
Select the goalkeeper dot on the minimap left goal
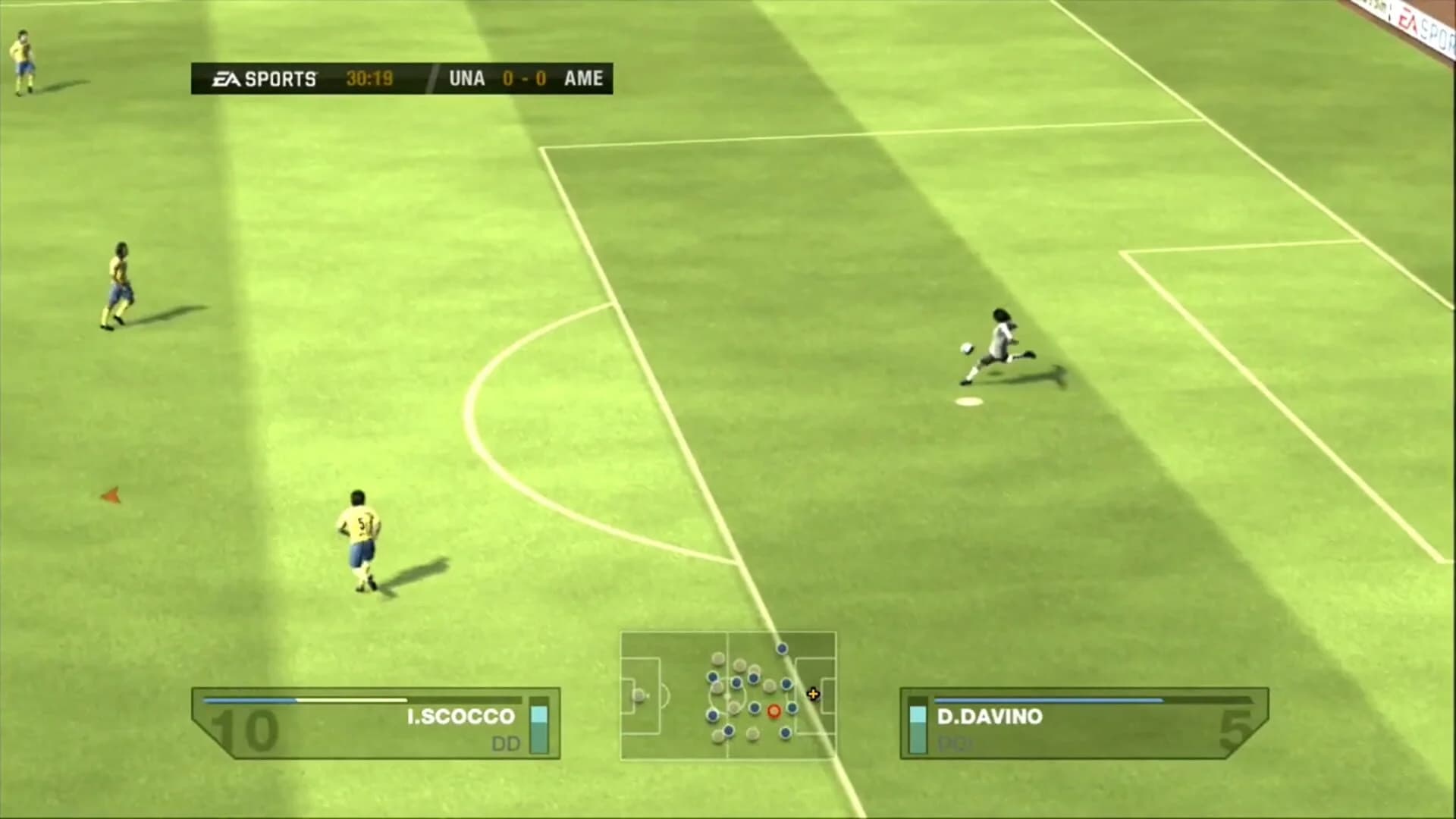pos(639,695)
